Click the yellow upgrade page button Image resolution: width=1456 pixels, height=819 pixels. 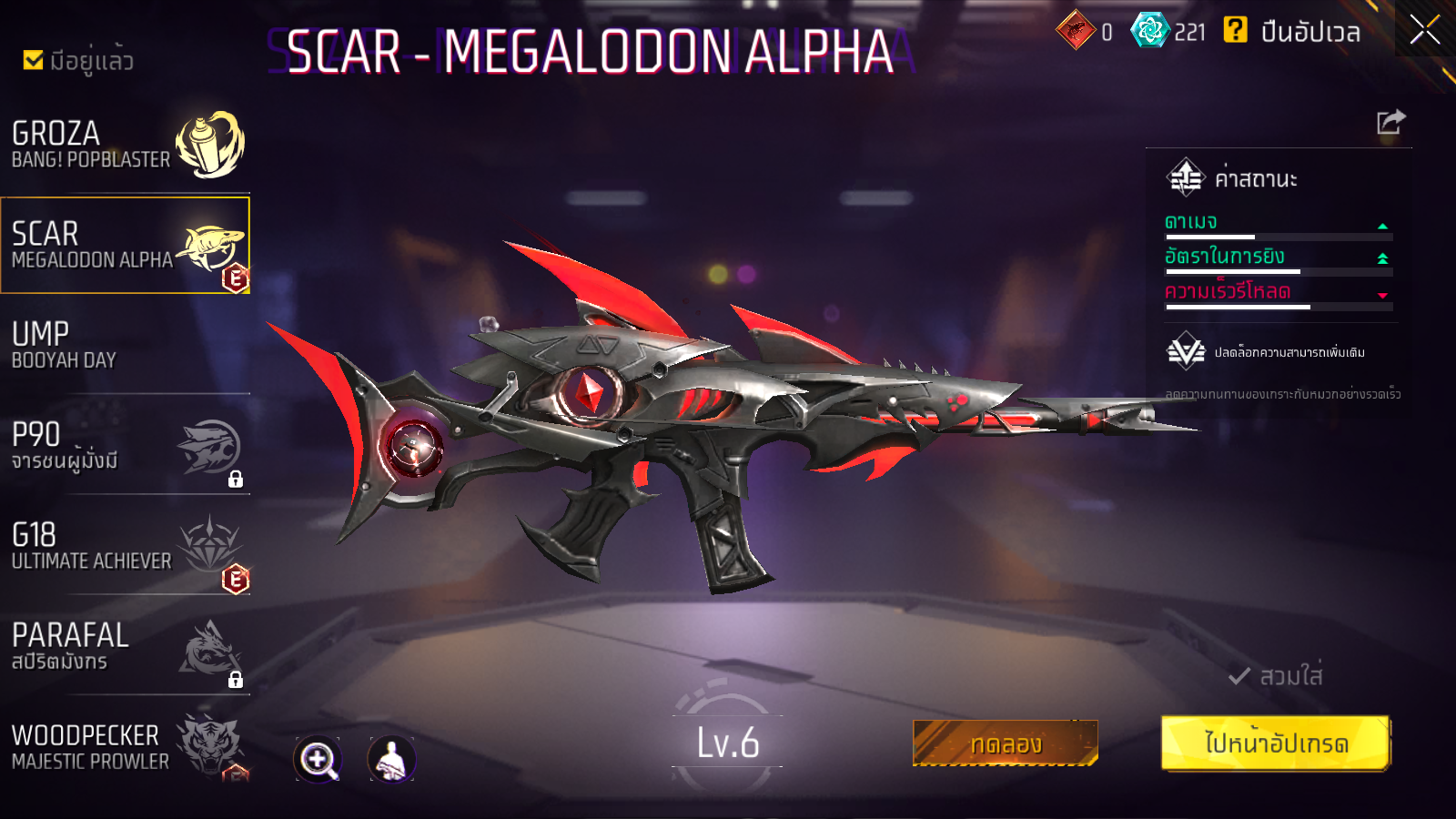(x=1276, y=743)
